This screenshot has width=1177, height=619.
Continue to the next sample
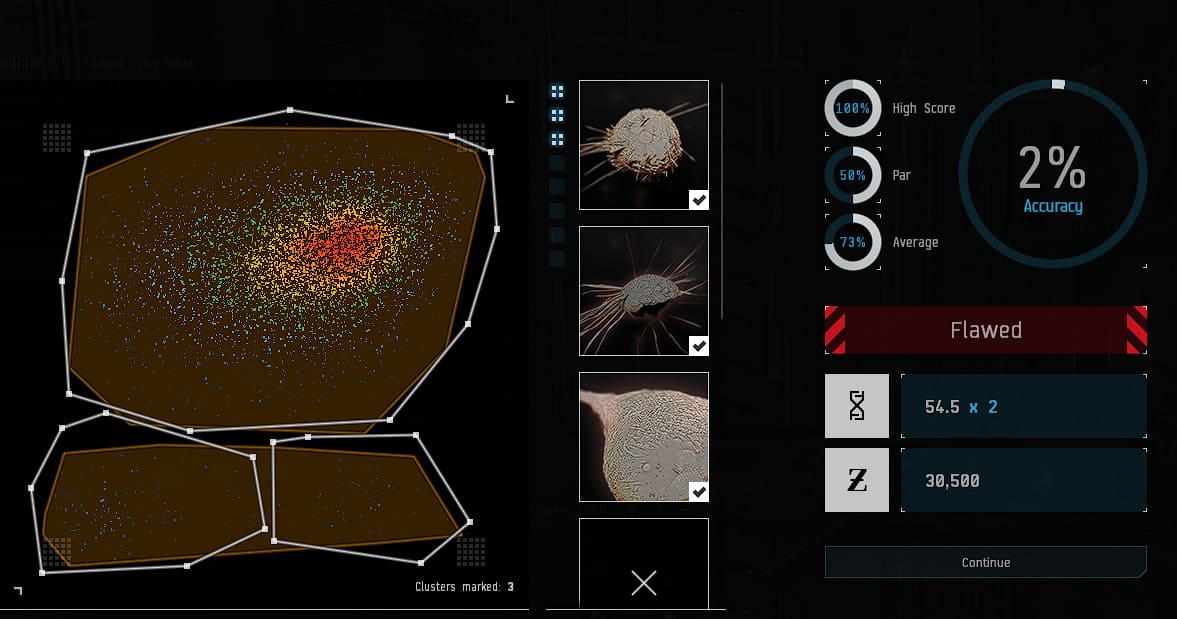coord(985,562)
